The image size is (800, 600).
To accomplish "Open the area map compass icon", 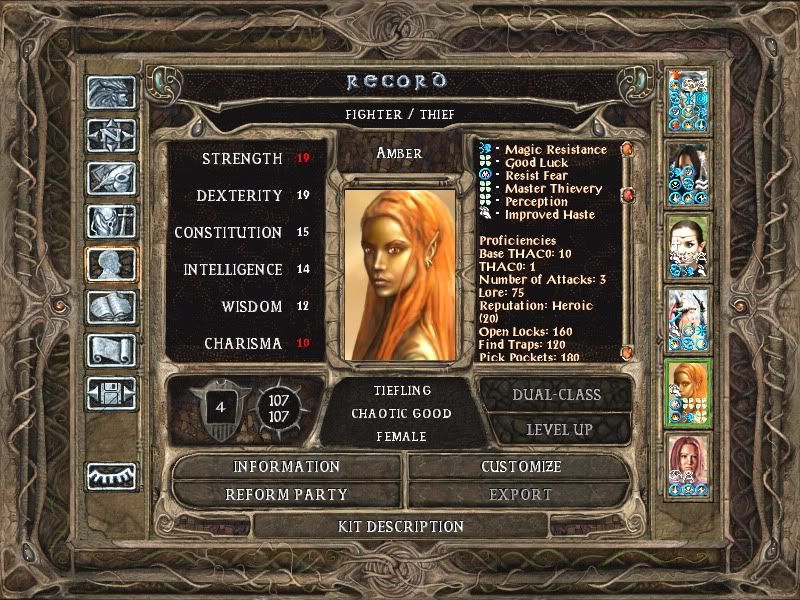I will 110,135.
